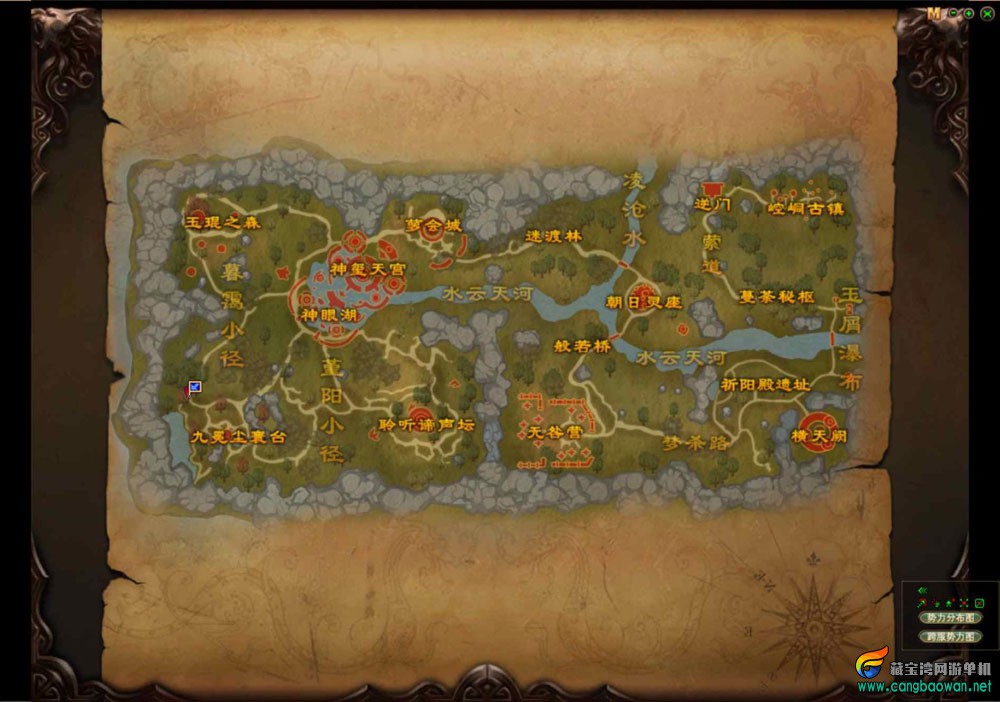Close the world map window
The height and width of the screenshot is (702, 1000).
987,14
